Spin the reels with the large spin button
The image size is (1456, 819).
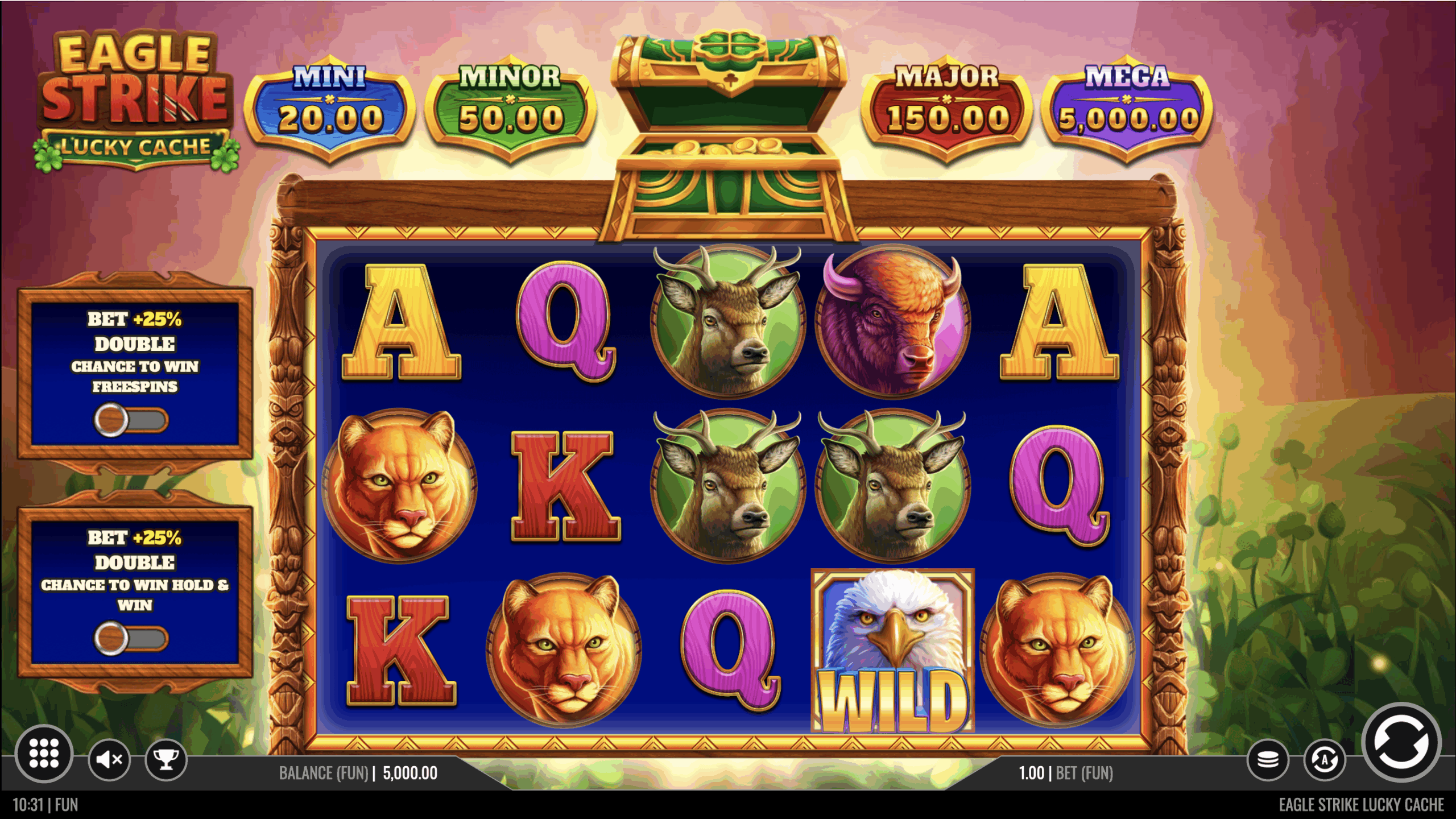point(1400,742)
